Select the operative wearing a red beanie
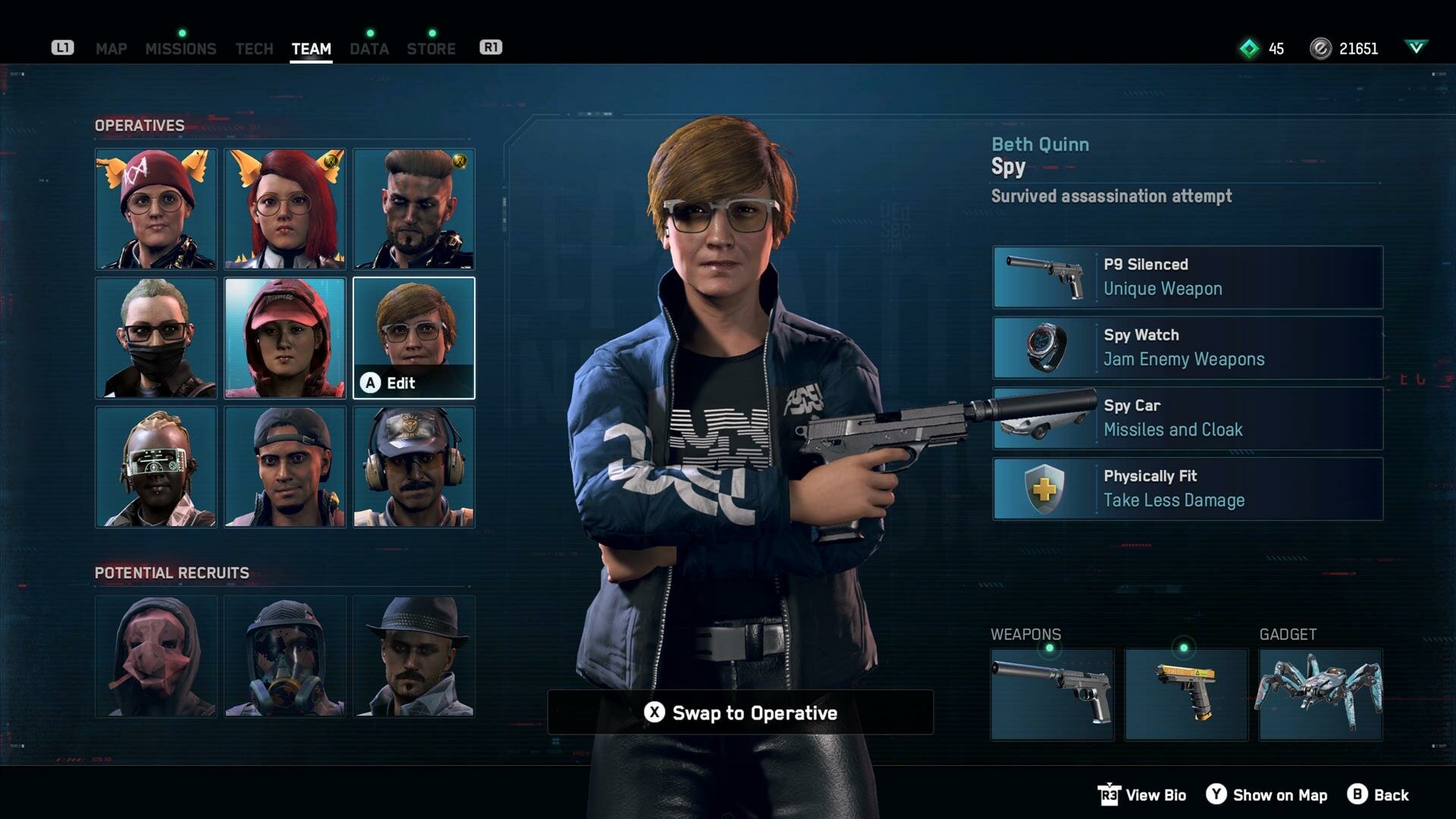The width and height of the screenshot is (1456, 819). (x=156, y=209)
